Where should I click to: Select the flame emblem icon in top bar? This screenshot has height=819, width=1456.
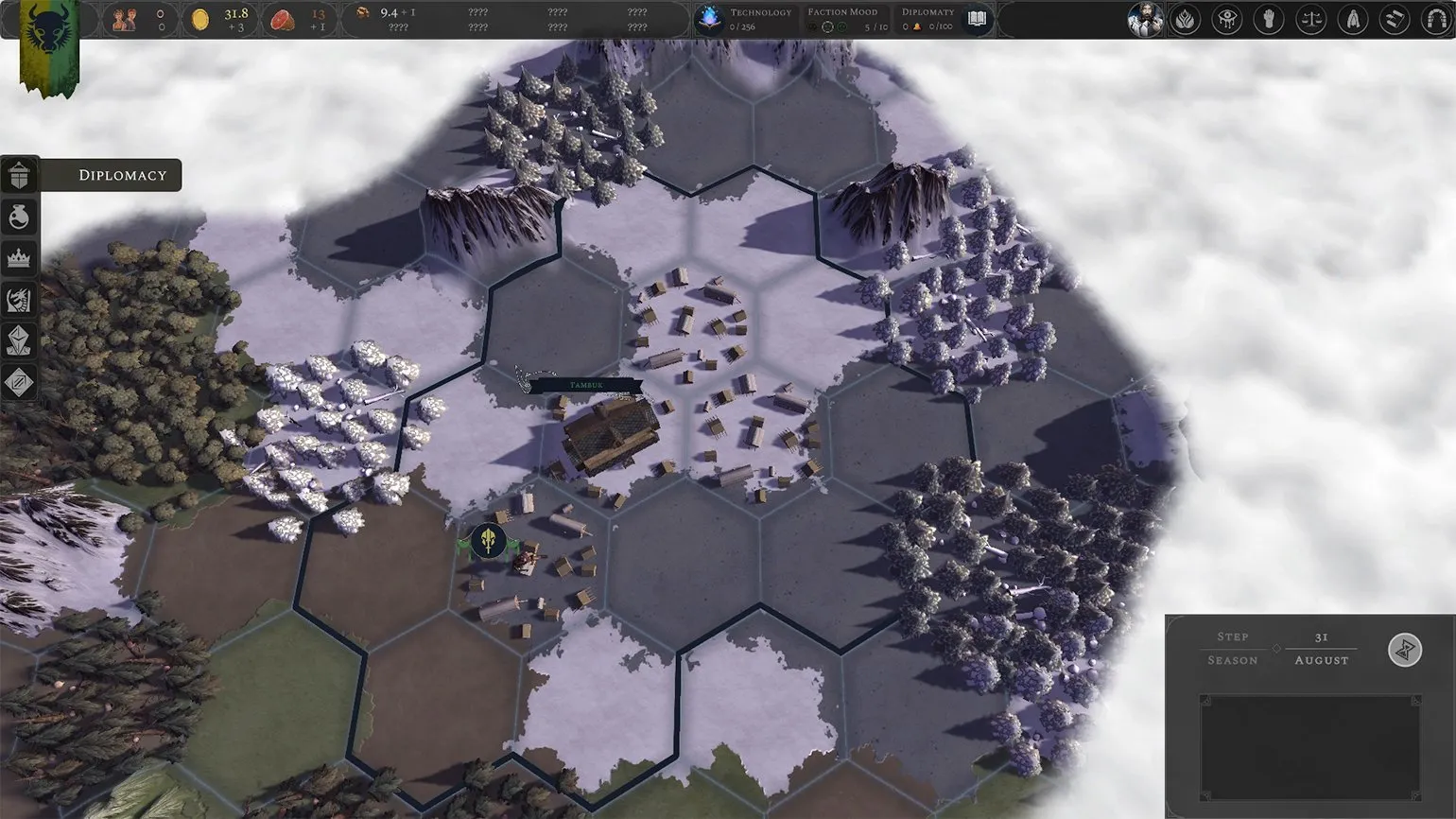click(1186, 19)
